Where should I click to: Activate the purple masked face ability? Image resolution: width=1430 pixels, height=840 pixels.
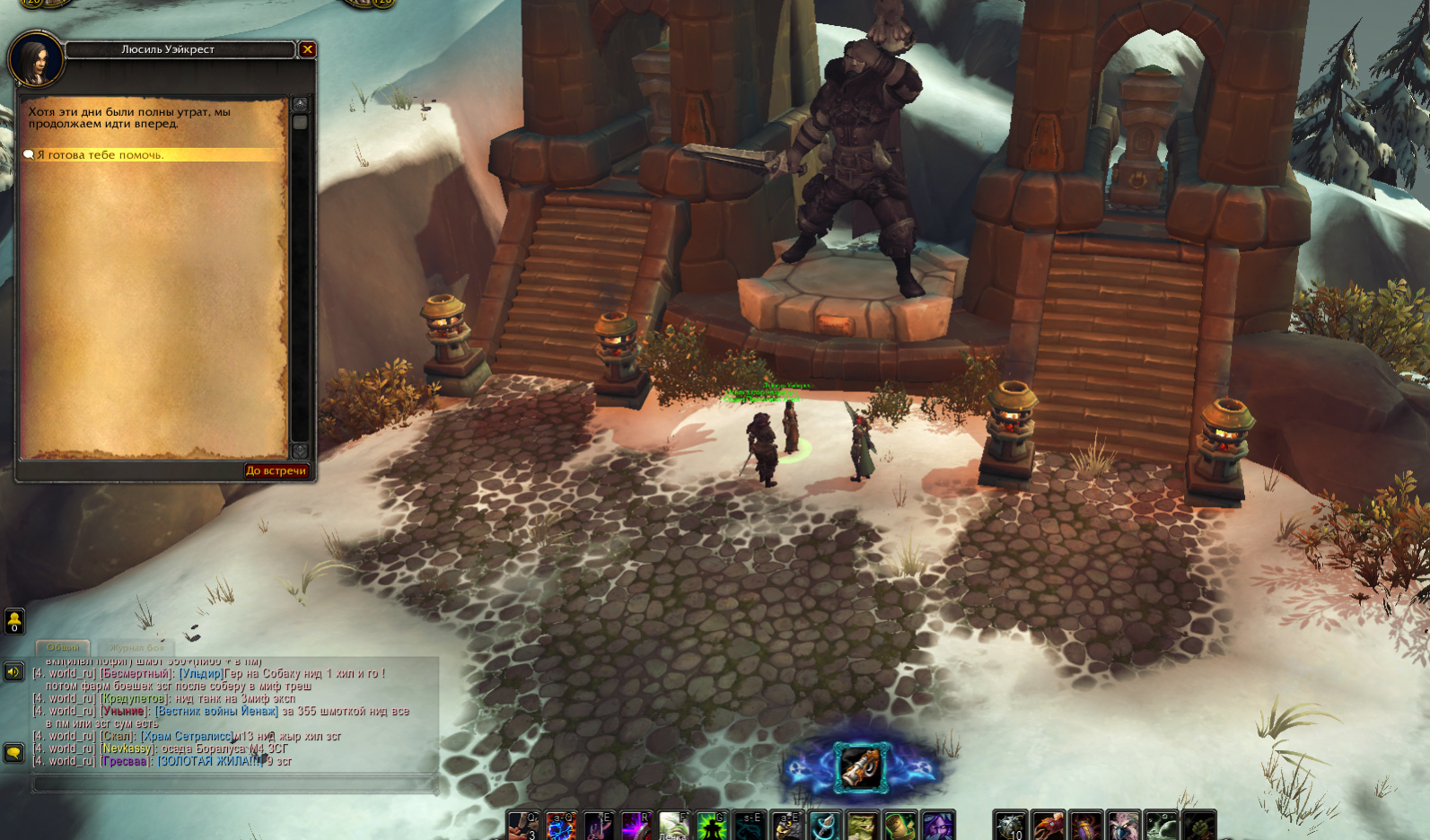click(938, 826)
